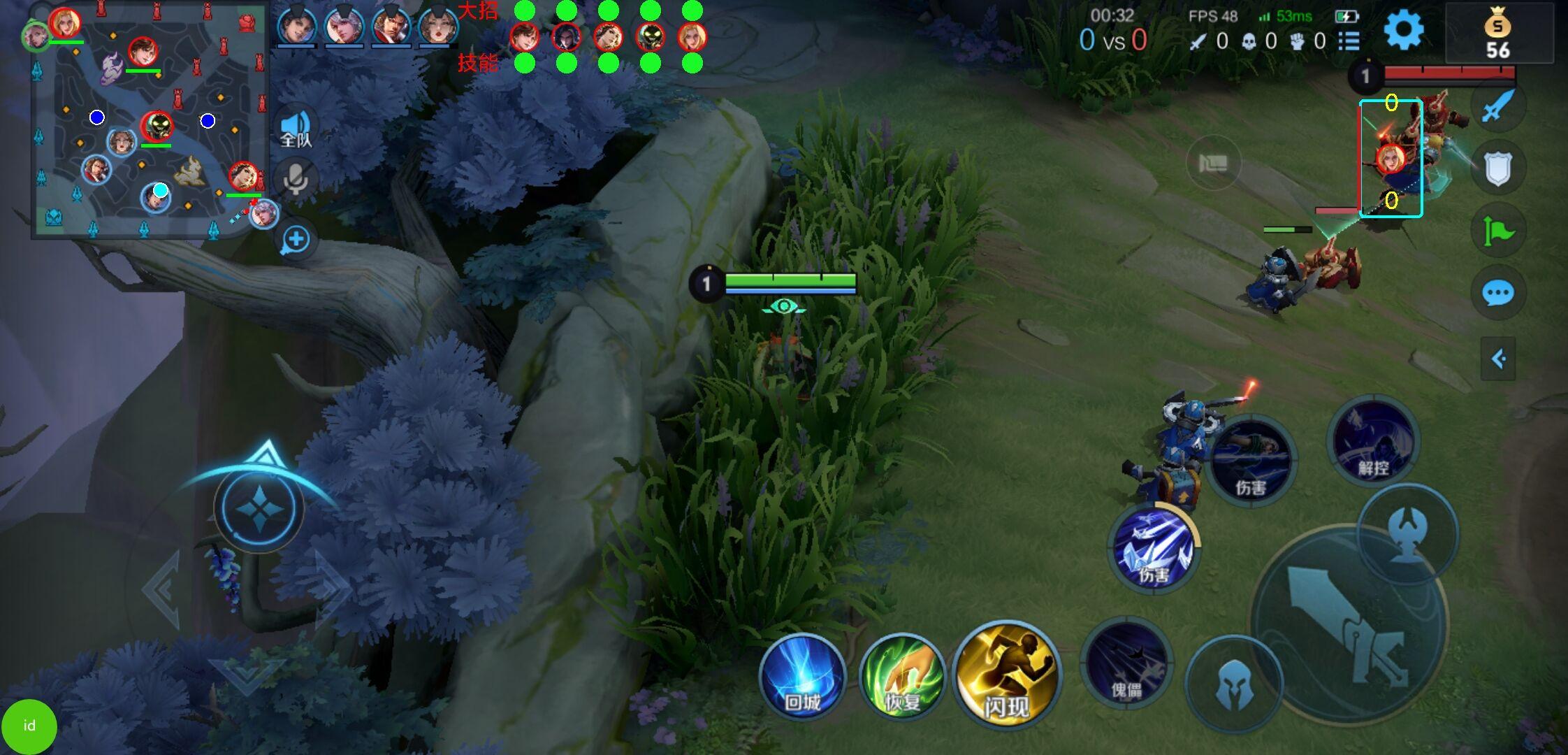Viewport: 1568px width, 755px height.
Task: Open the scoreboard list icon
Action: (x=1349, y=41)
